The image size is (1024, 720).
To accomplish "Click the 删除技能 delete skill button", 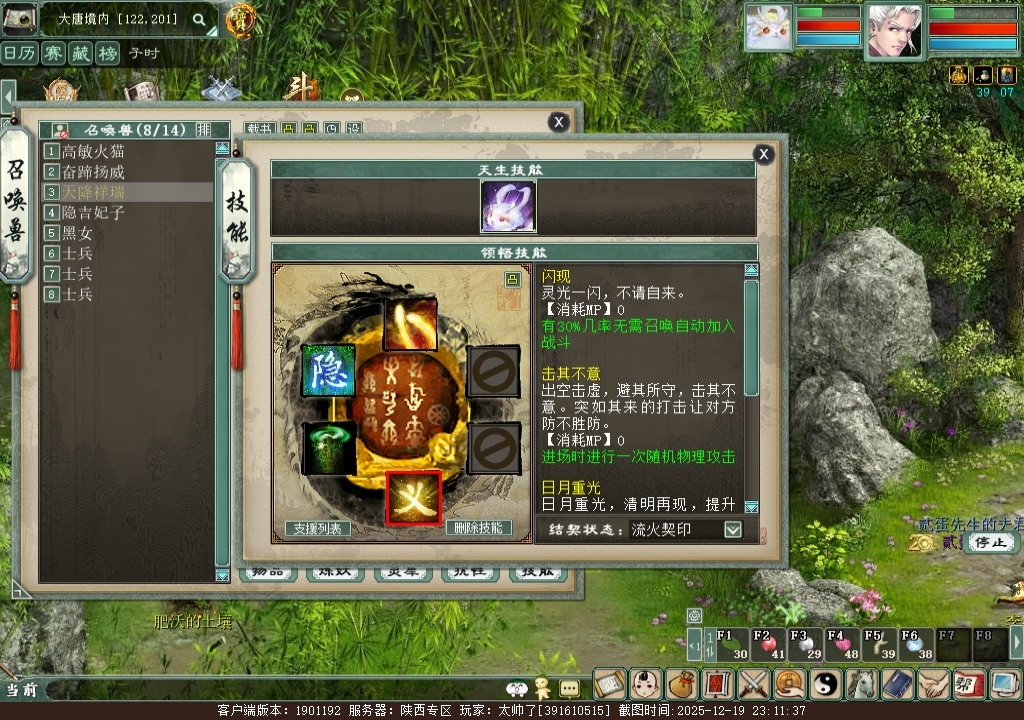I will [x=478, y=528].
